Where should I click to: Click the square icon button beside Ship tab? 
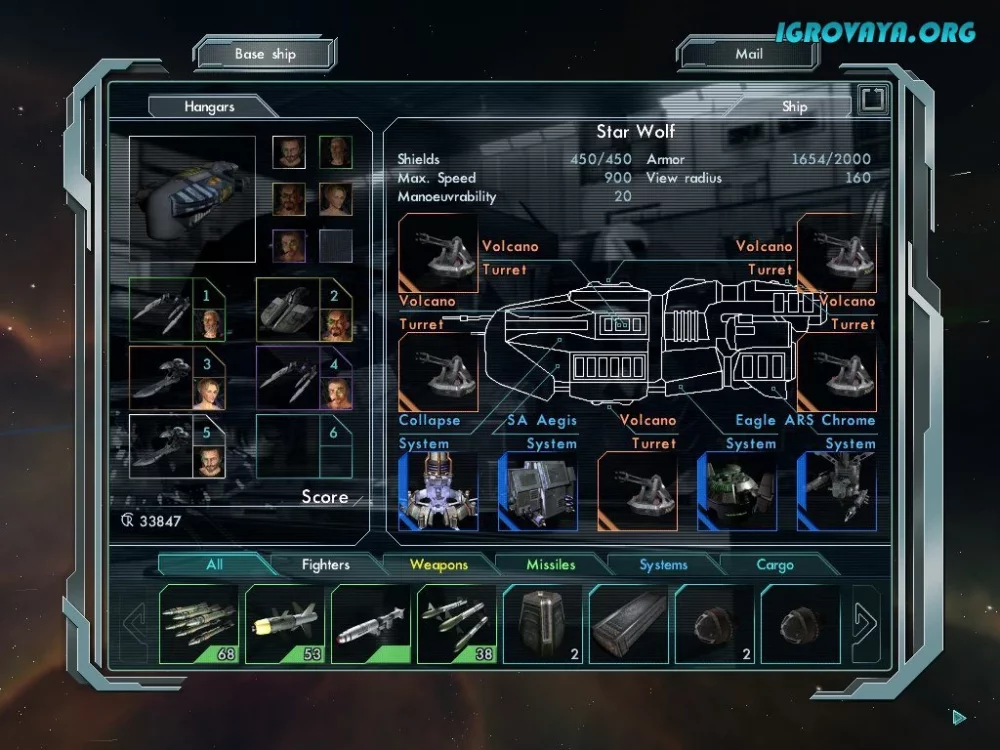click(x=872, y=99)
